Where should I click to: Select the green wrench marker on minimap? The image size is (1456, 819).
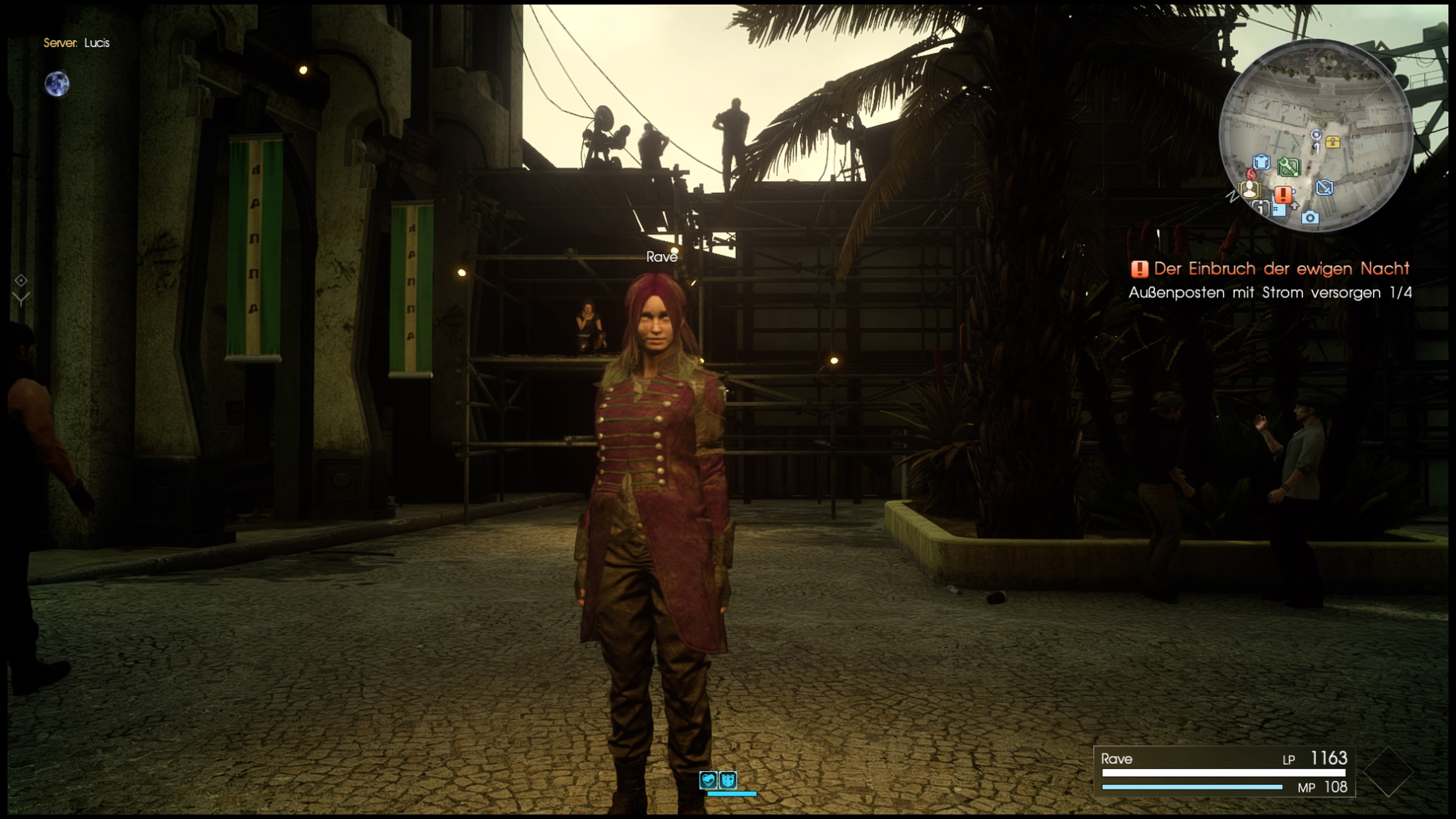click(1289, 166)
